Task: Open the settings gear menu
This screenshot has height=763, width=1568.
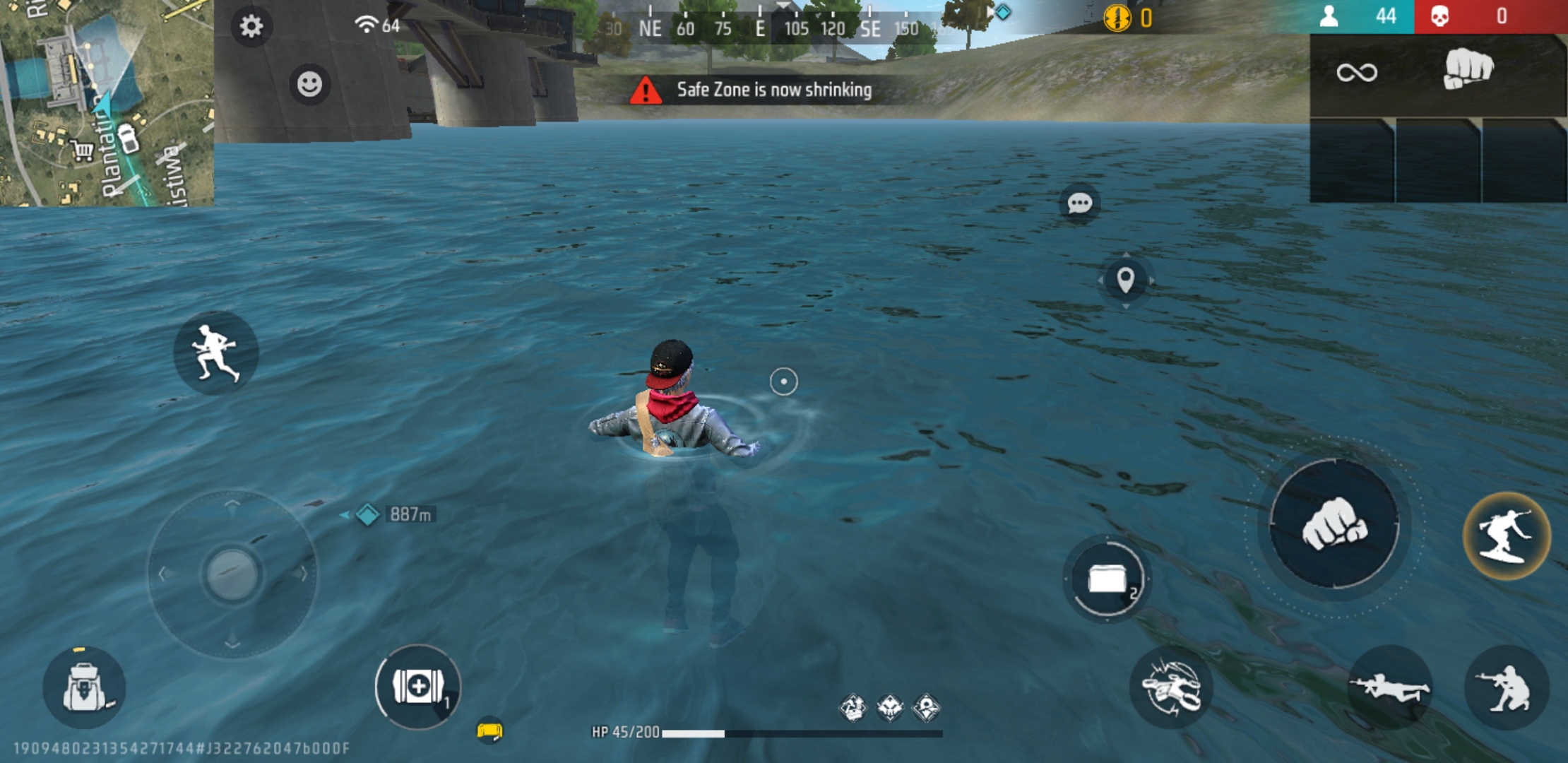Action: pyautogui.click(x=251, y=25)
